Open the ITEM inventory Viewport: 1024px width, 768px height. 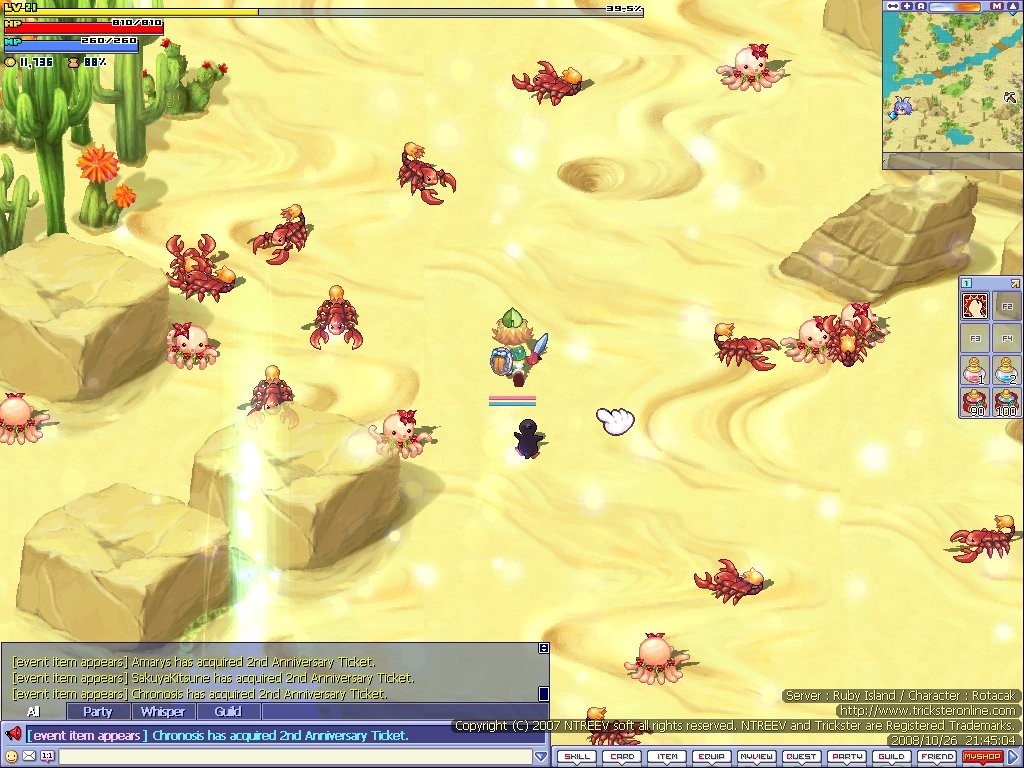(x=667, y=757)
